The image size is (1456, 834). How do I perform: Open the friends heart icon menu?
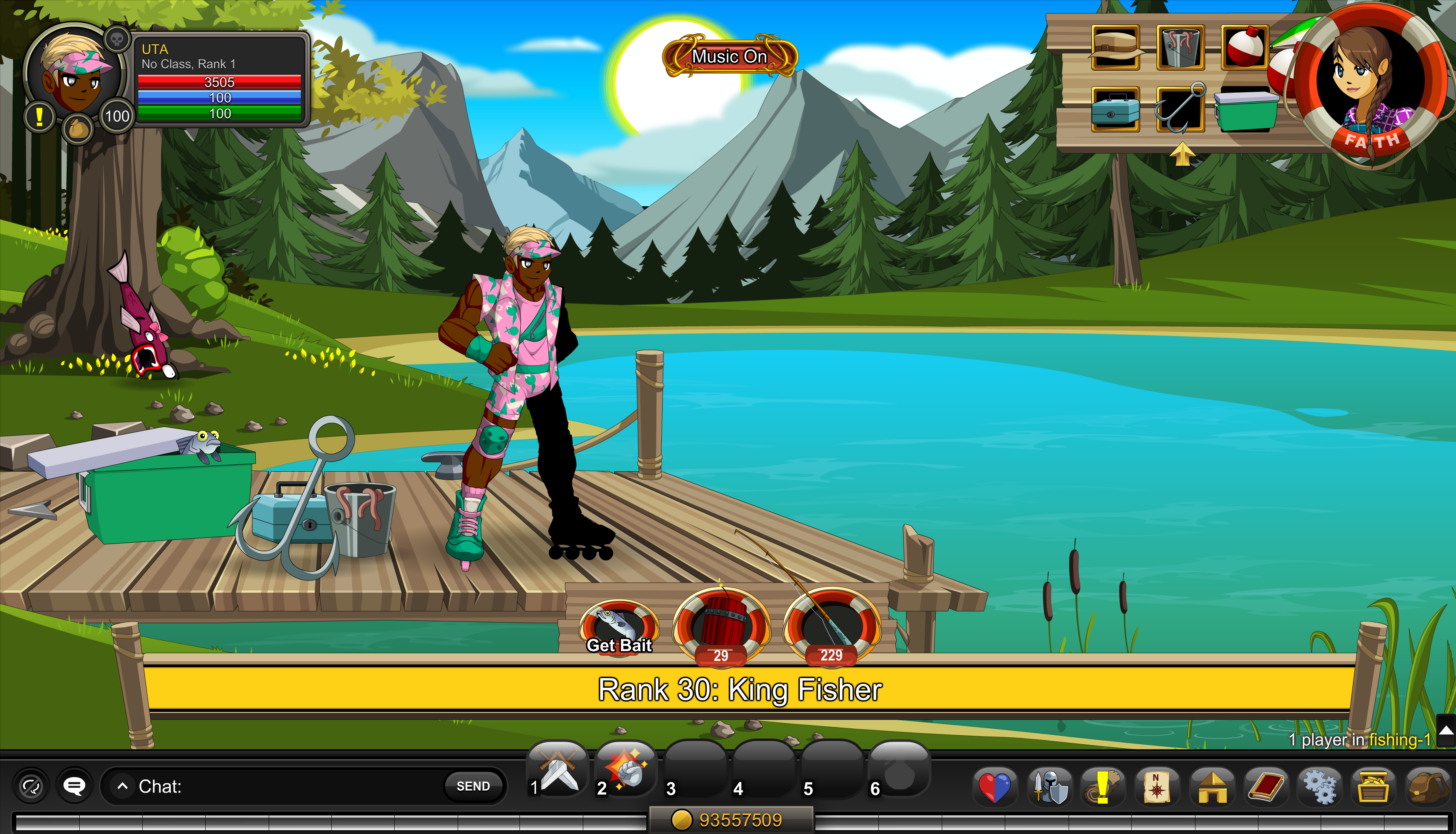[x=995, y=787]
